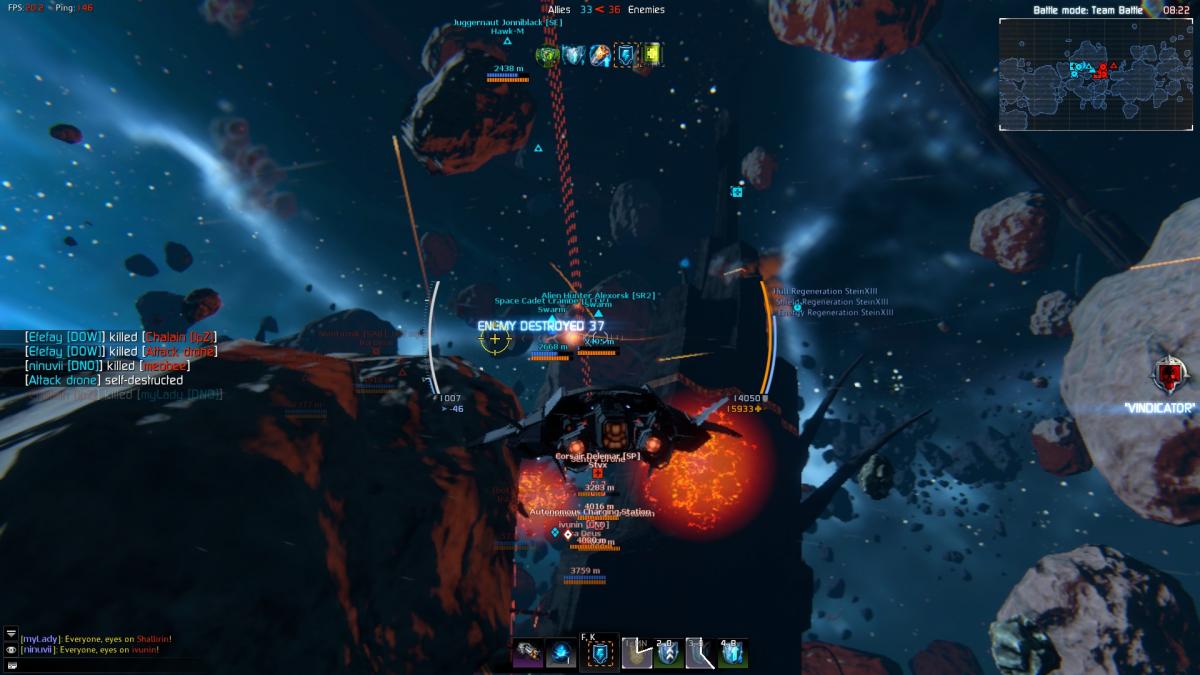Activate the ice crystal shield module
Screen dimensions: 1200x675
tap(733, 653)
